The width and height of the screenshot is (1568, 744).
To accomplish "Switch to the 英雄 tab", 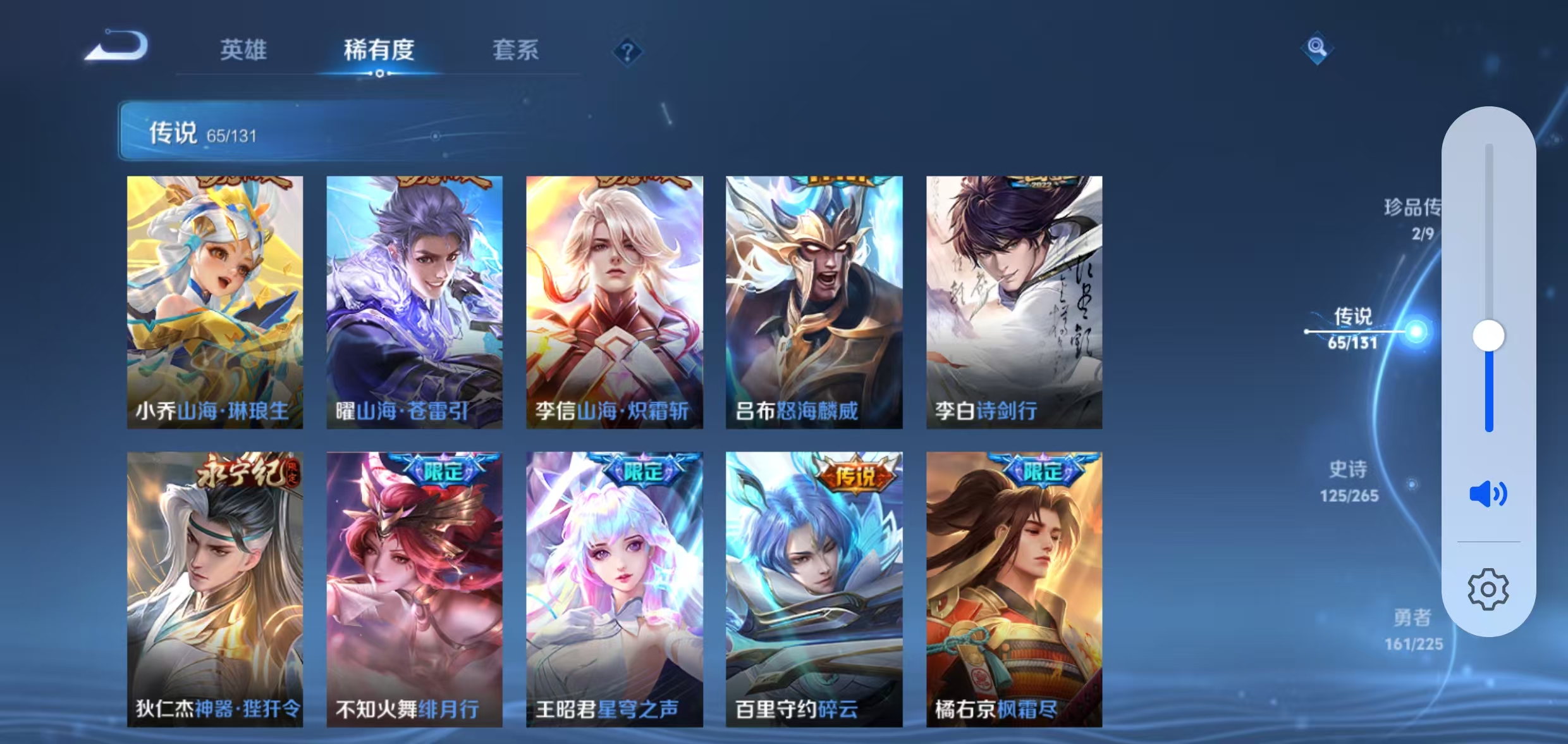I will coord(245,51).
